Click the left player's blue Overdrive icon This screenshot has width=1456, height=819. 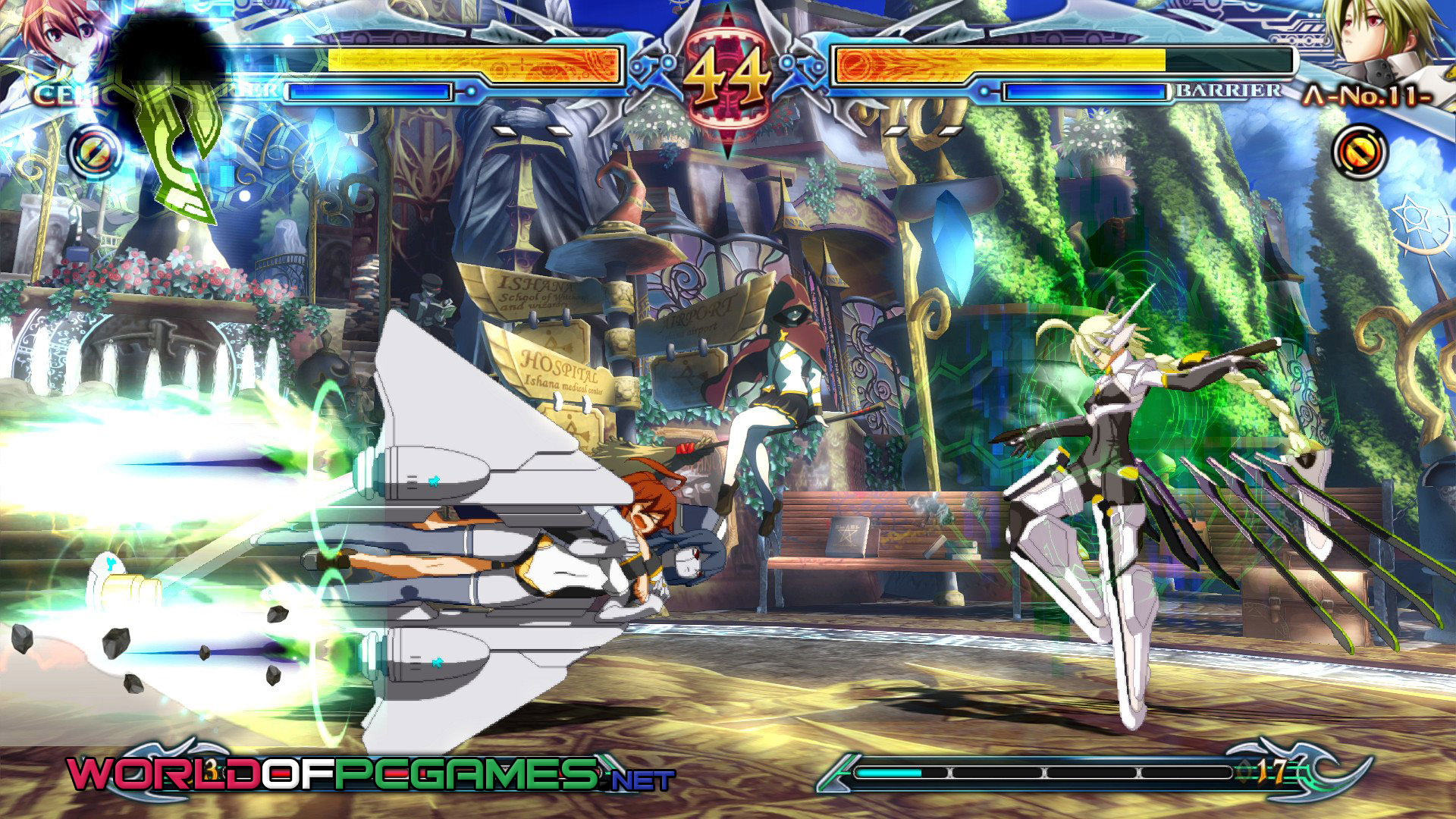coord(96,152)
